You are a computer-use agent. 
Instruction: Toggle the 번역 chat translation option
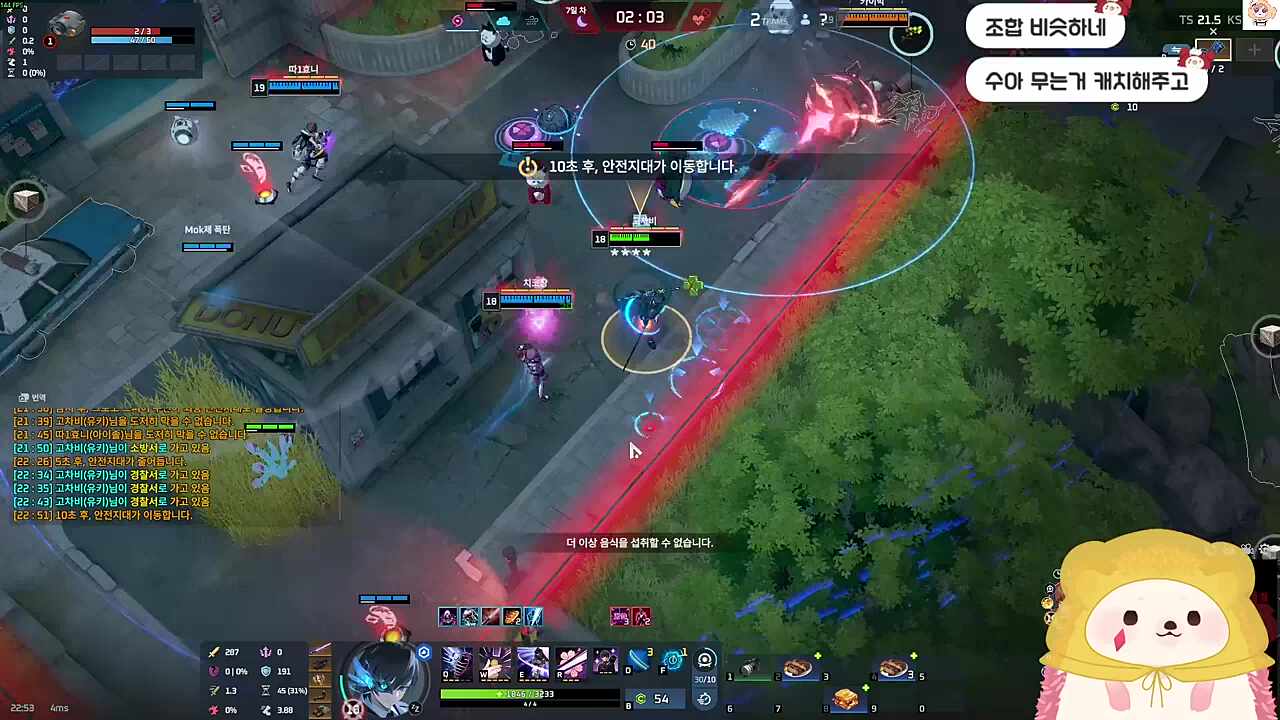[x=32, y=397]
